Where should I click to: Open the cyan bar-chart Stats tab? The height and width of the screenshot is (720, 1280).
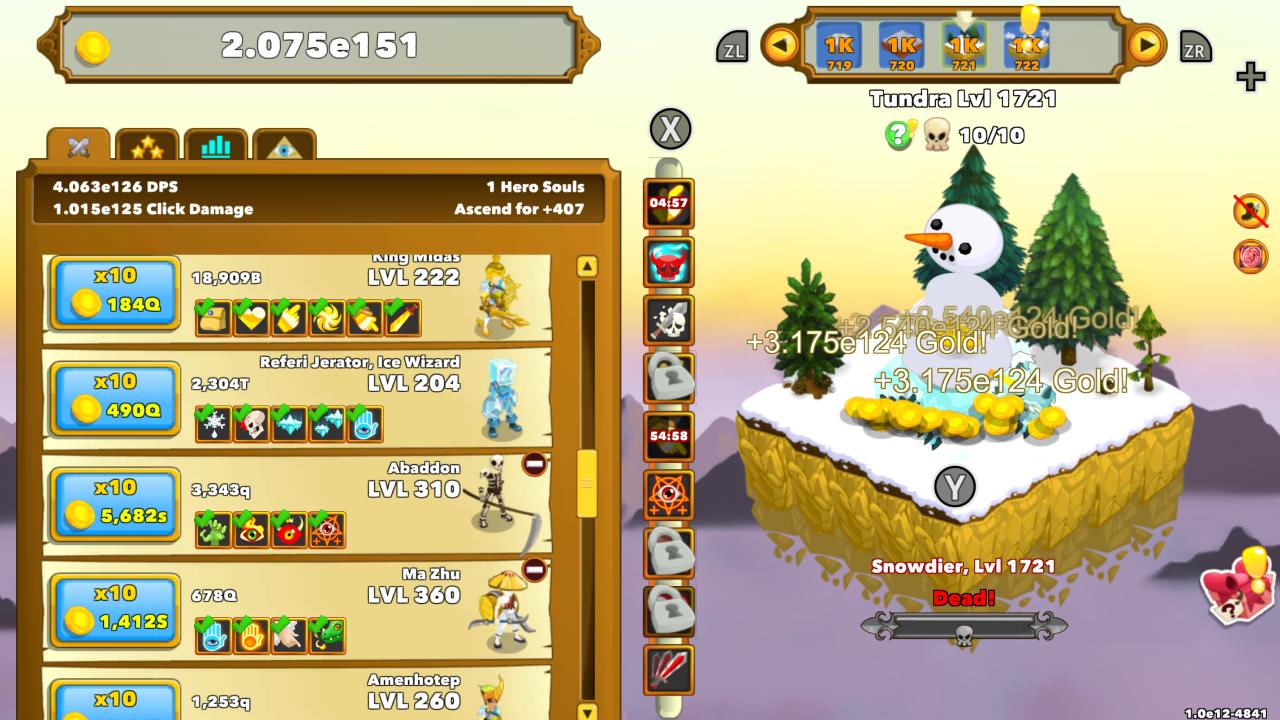tap(216, 144)
